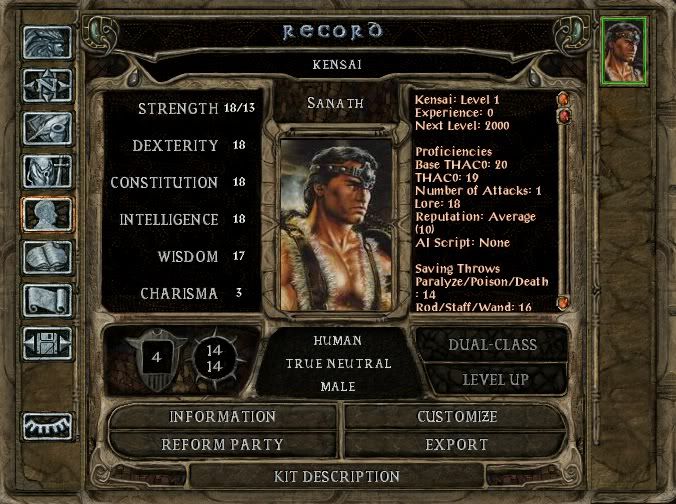Return to game via the top sidebar icon
Viewport: 676px width, 504px height.
tap(47, 43)
